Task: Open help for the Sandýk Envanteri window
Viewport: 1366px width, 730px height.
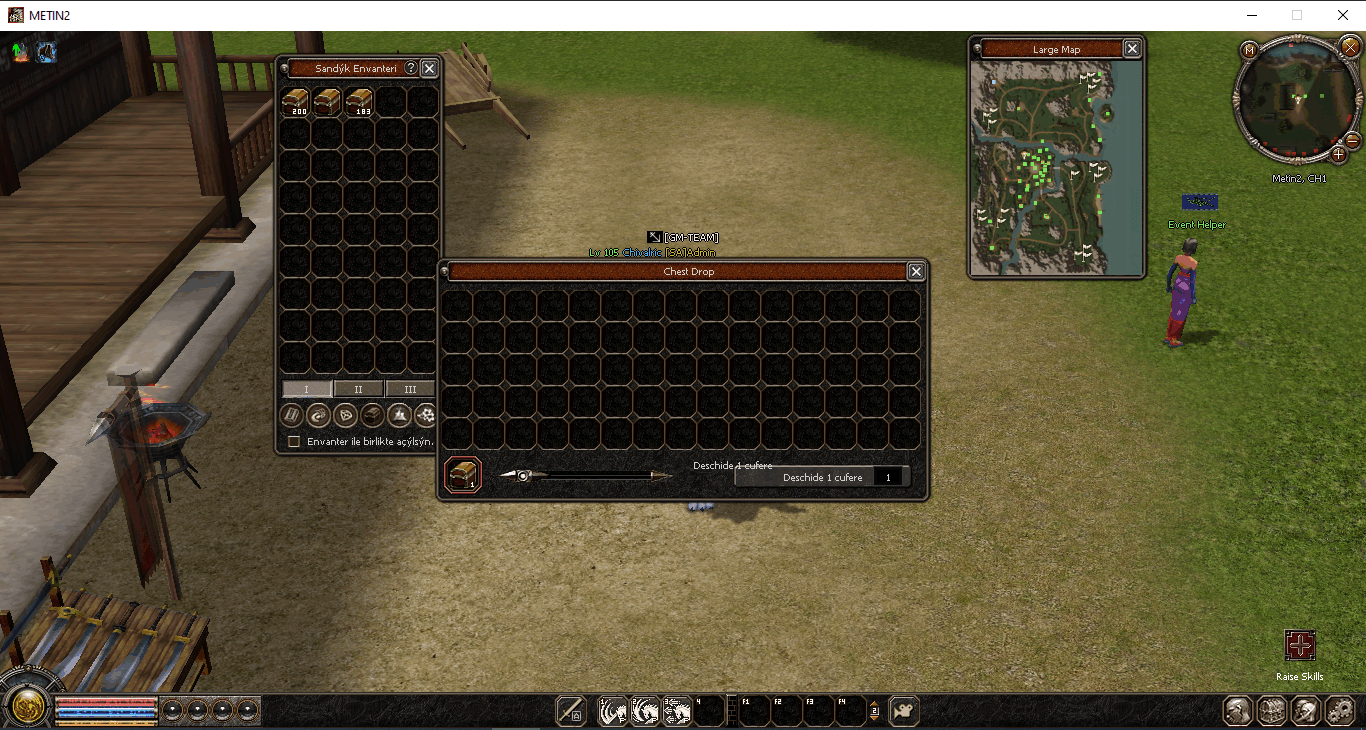Action: (411, 68)
